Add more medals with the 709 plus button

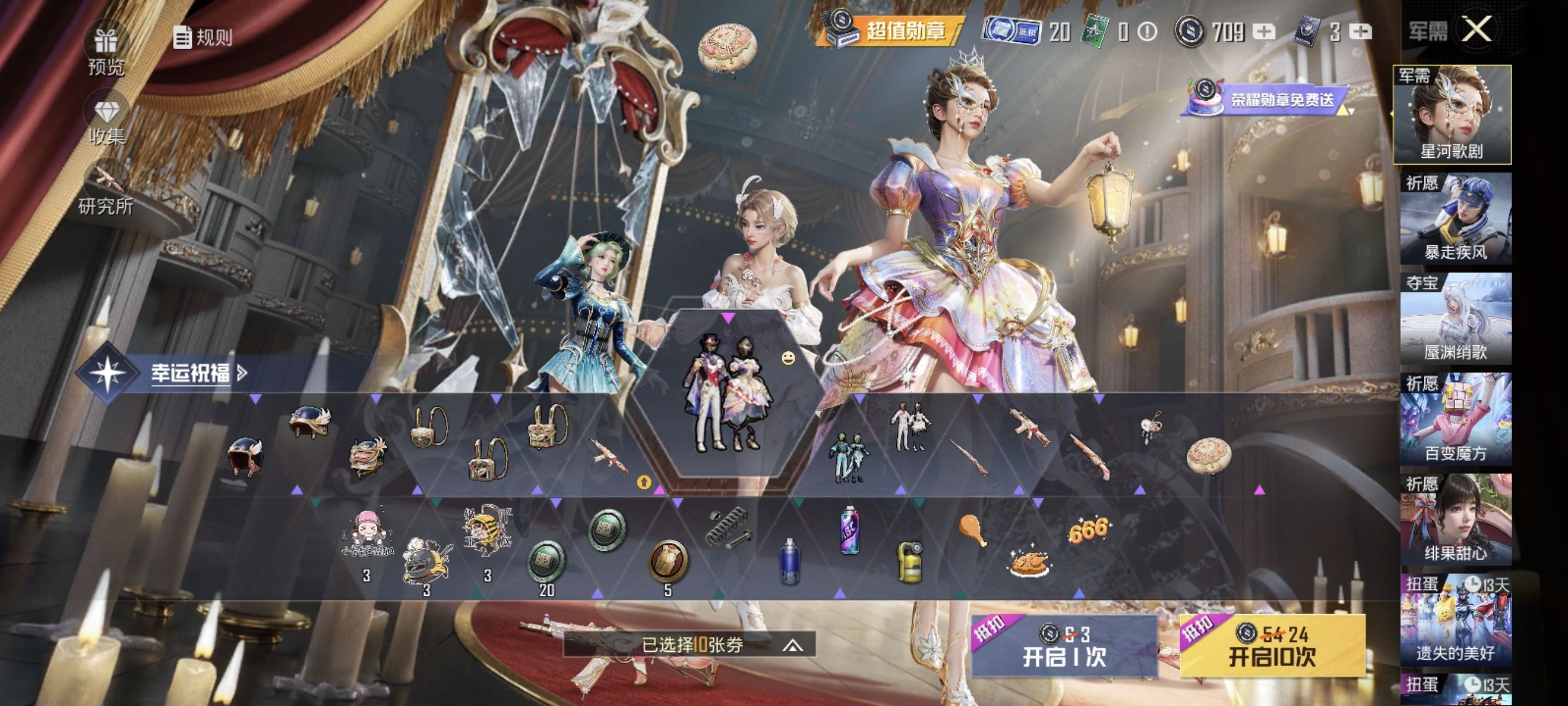(1264, 32)
